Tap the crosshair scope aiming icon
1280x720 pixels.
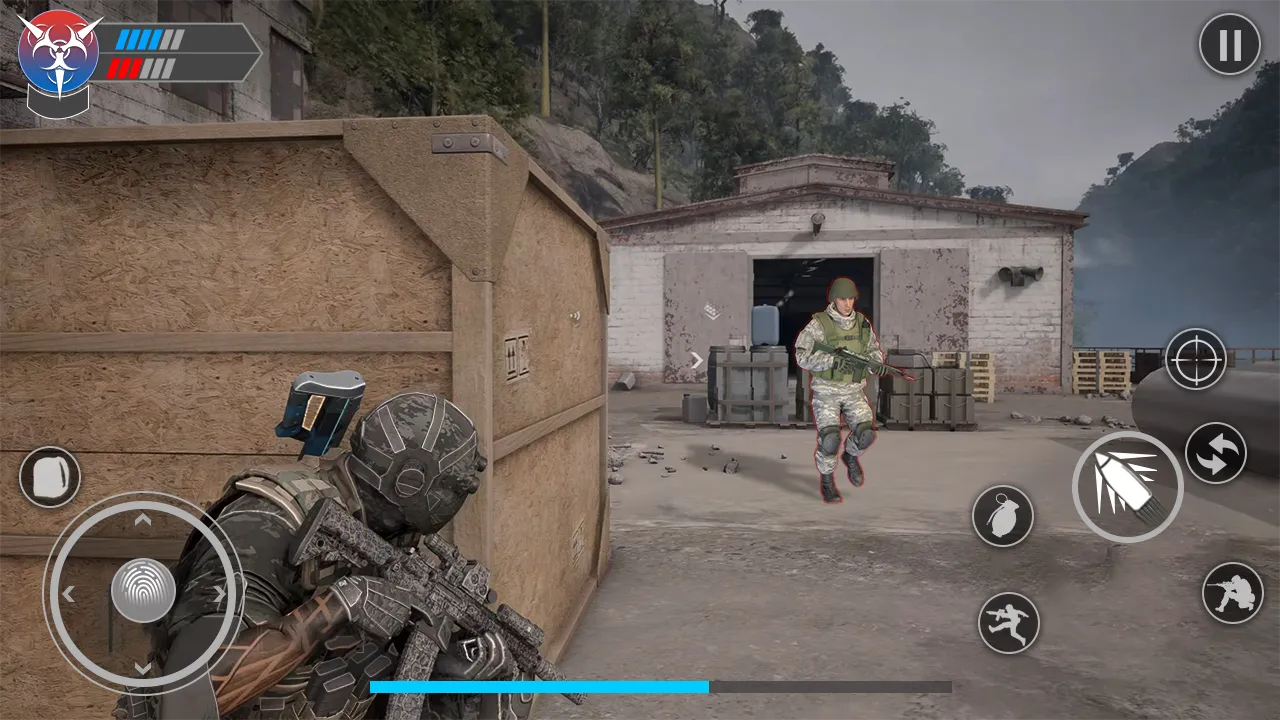click(x=1194, y=362)
